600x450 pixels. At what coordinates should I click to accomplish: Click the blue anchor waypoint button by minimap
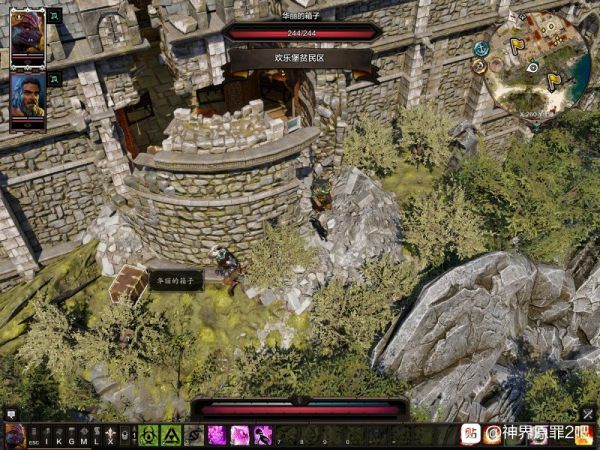[481, 48]
